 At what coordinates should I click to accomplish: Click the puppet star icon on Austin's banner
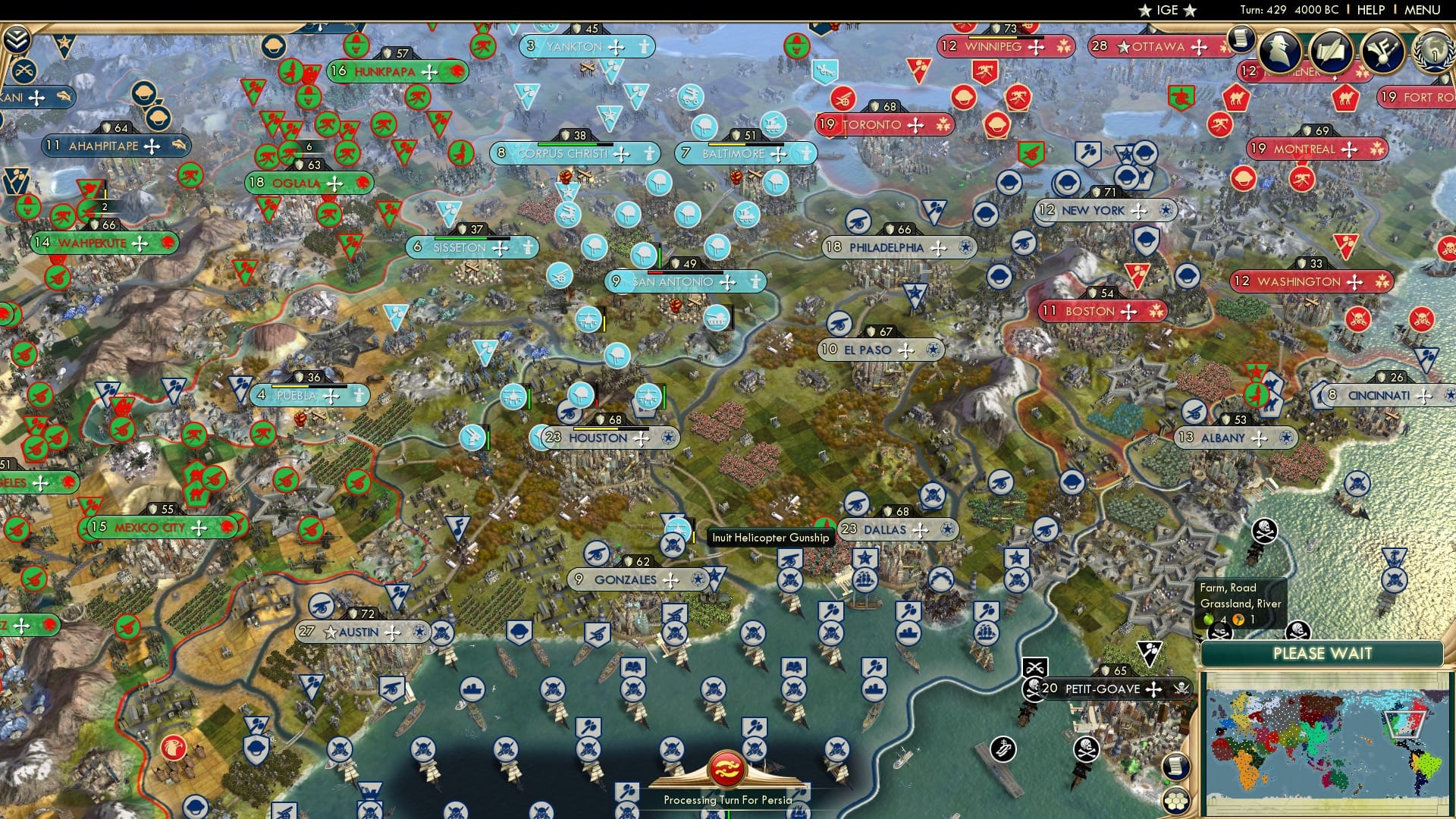click(x=331, y=631)
